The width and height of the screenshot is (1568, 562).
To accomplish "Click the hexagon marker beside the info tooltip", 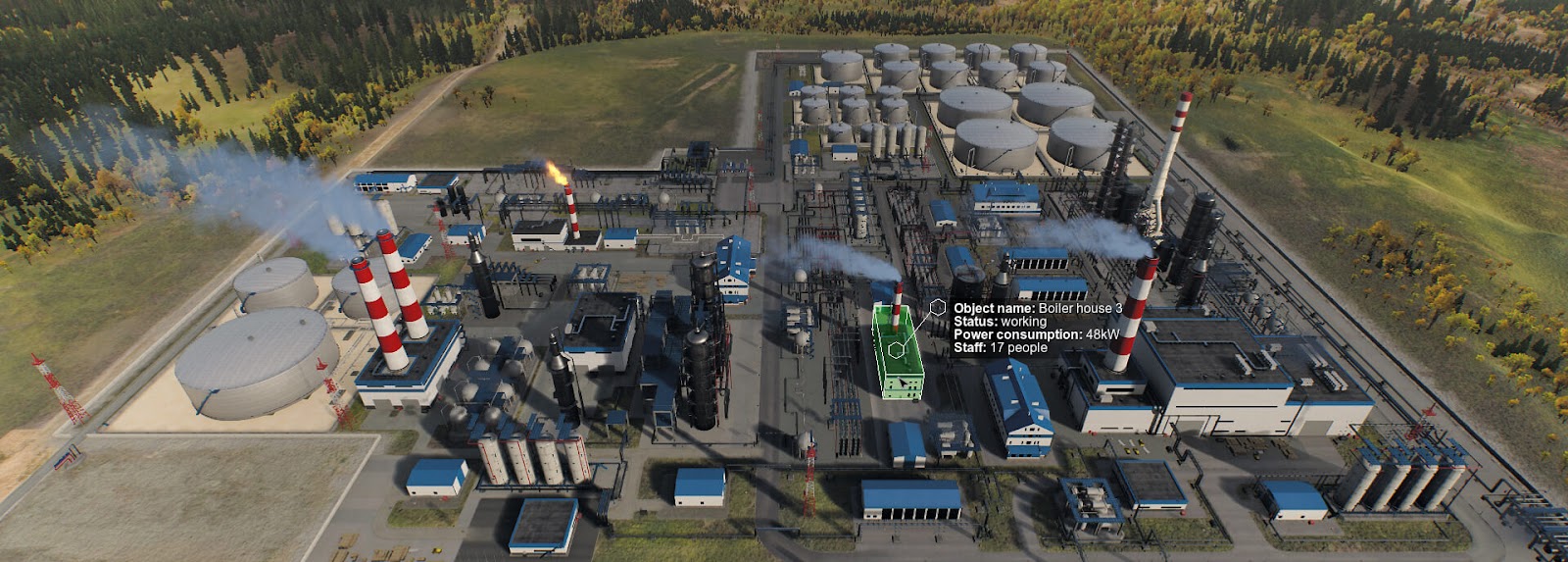I will tap(938, 308).
